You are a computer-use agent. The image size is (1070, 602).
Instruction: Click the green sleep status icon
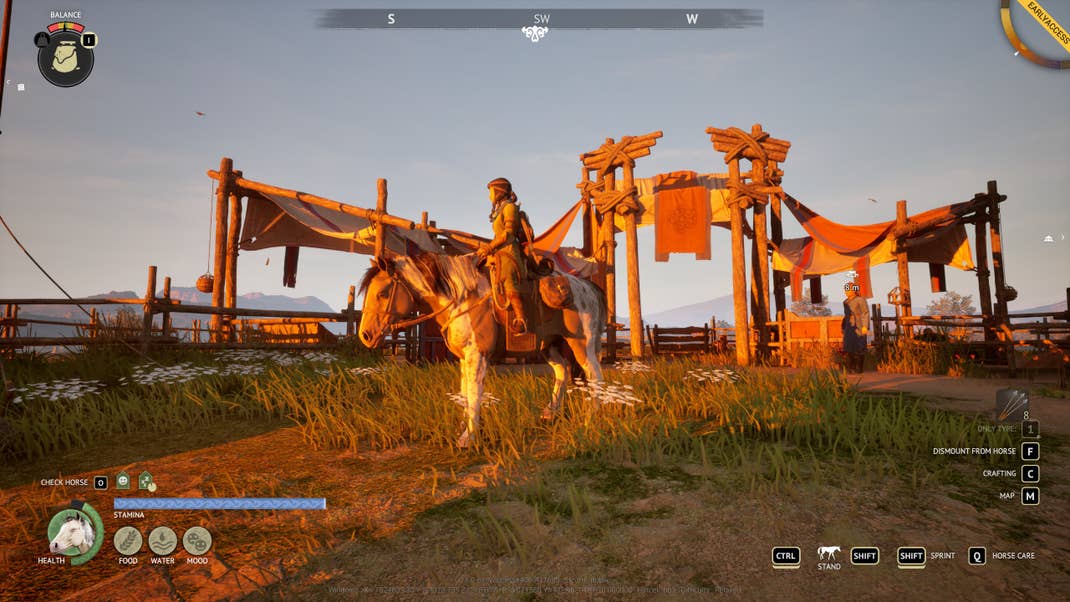[146, 482]
